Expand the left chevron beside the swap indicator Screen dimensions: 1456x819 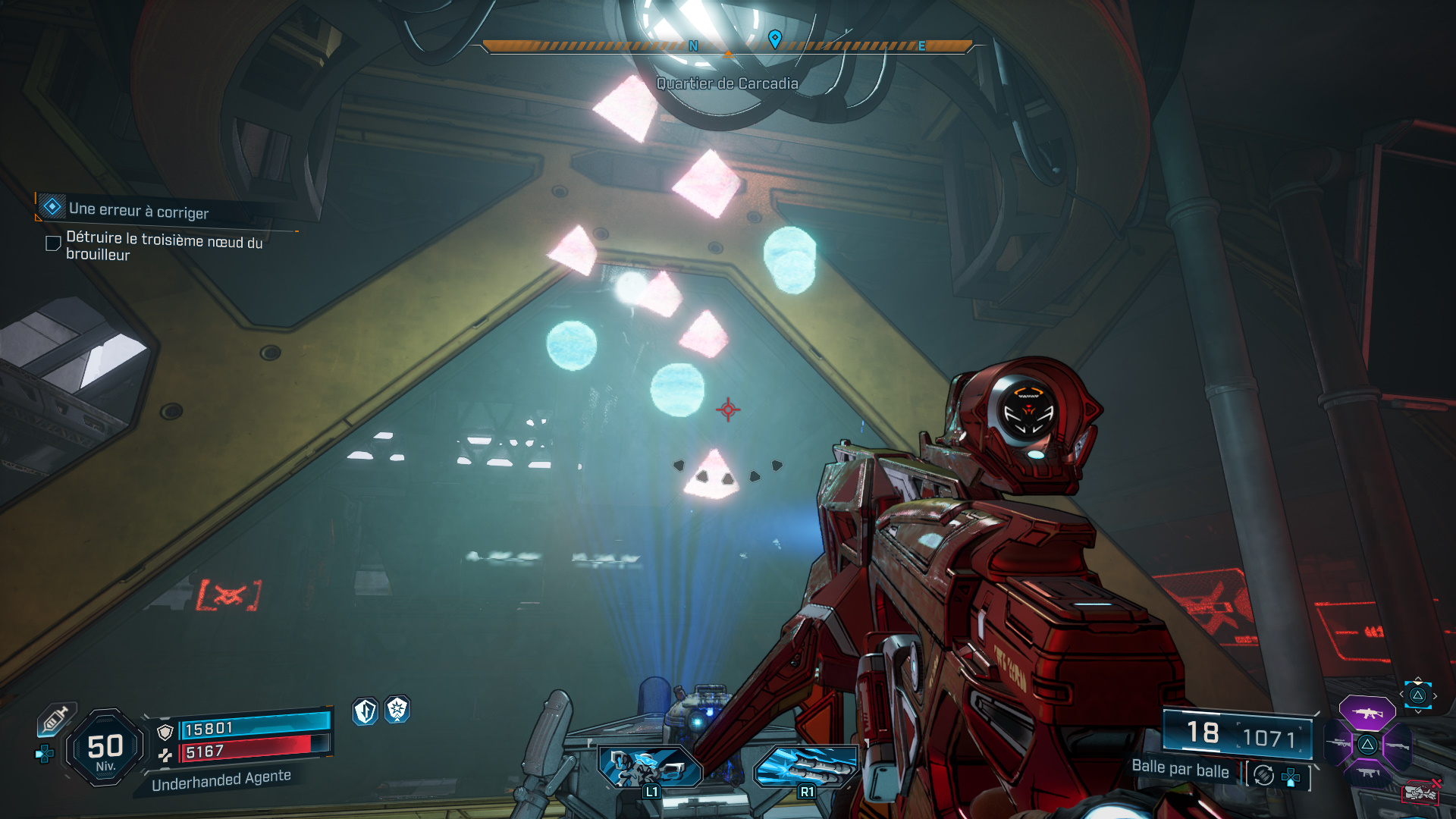[1401, 695]
